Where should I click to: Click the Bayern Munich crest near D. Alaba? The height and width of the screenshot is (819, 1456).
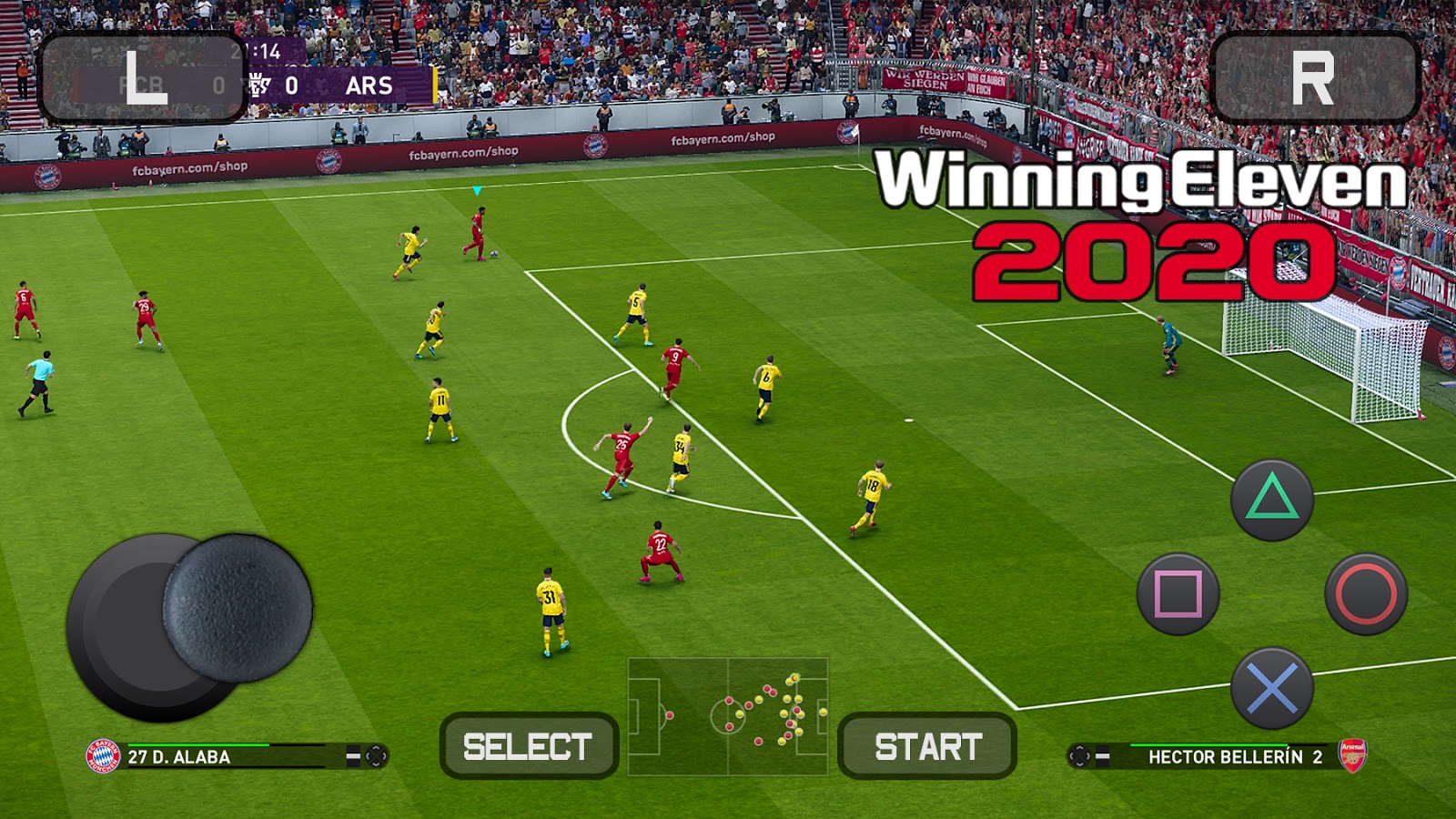point(102,753)
